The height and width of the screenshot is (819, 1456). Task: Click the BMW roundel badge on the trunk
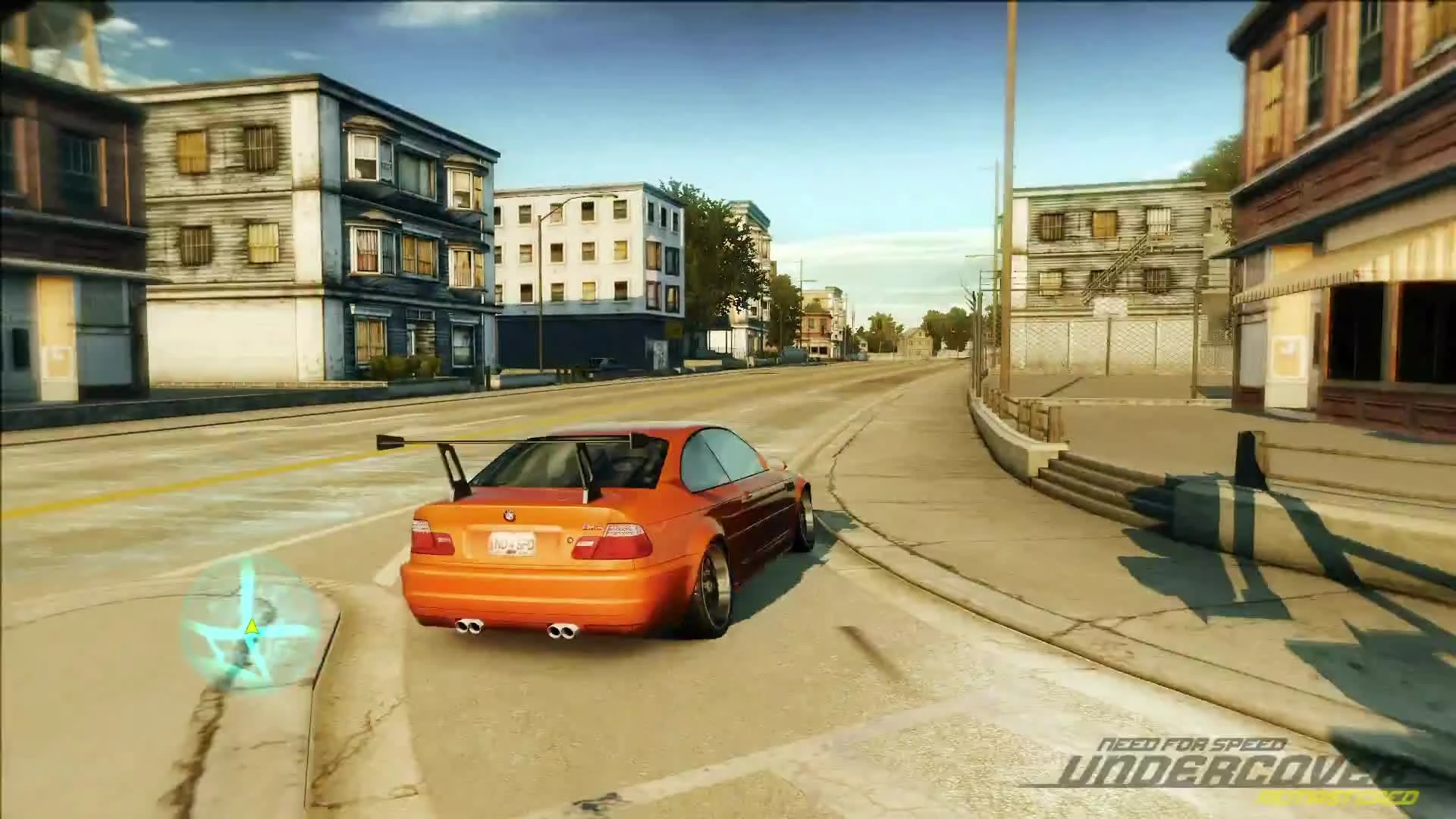pyautogui.click(x=509, y=516)
